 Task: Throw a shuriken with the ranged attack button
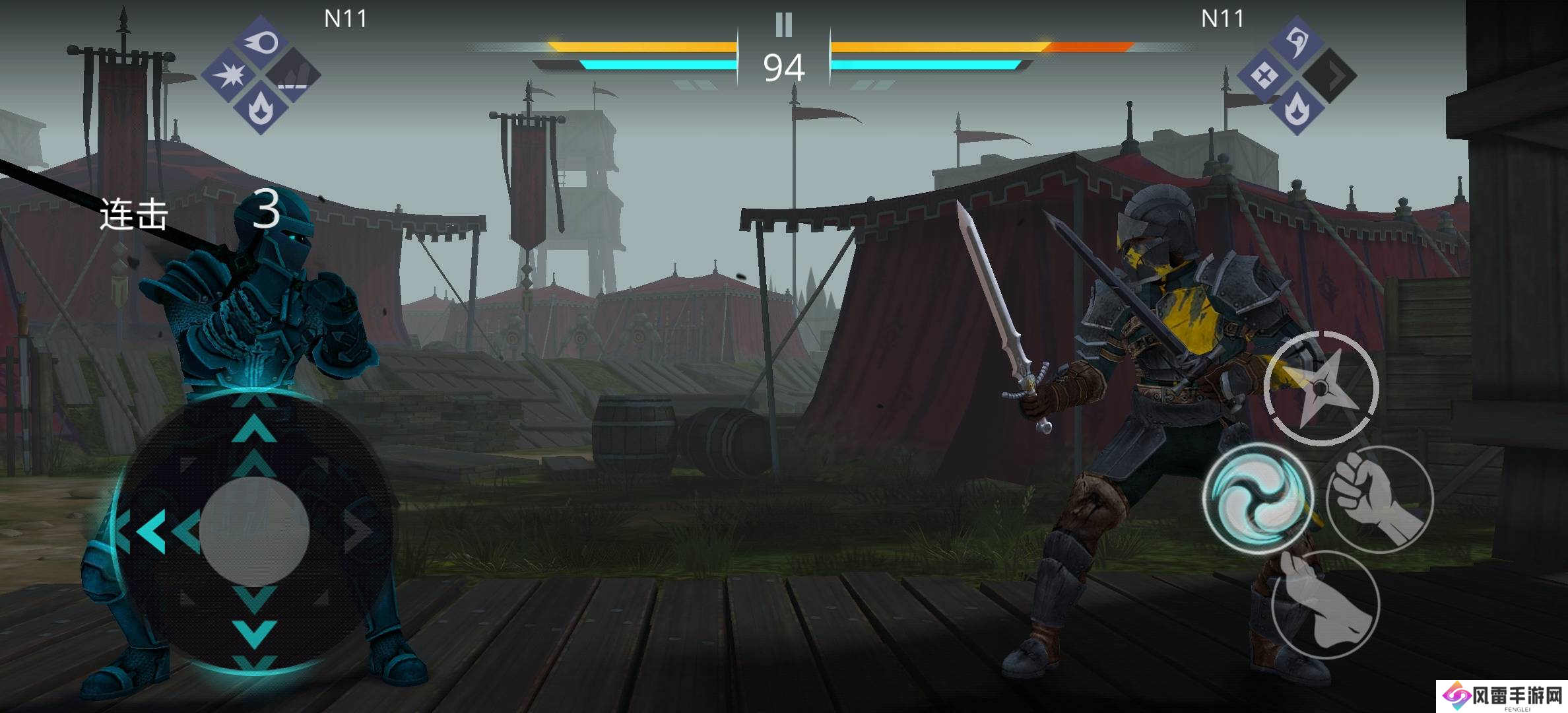(1321, 388)
